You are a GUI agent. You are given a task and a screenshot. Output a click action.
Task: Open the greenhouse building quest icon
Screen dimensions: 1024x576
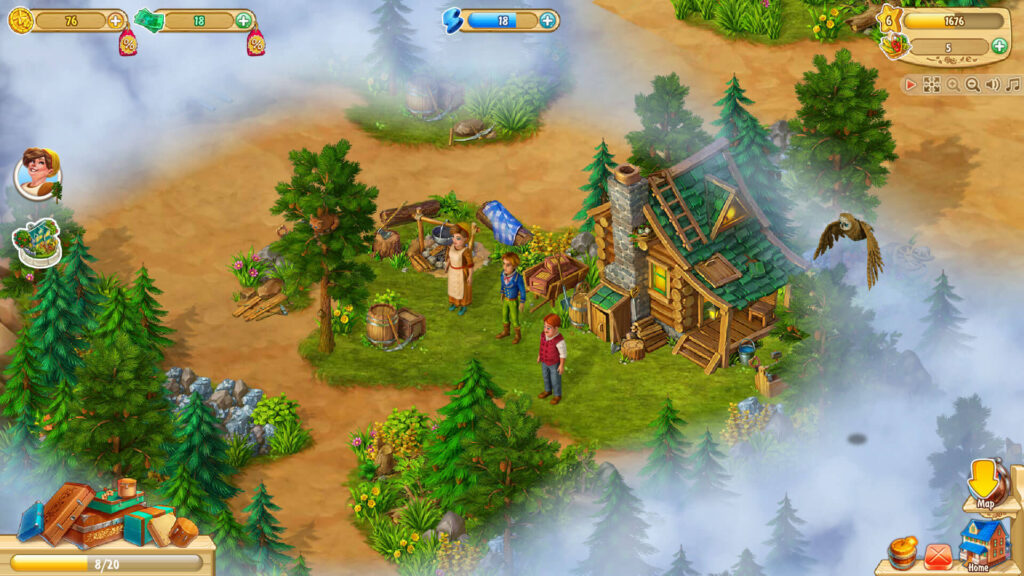click(37, 242)
